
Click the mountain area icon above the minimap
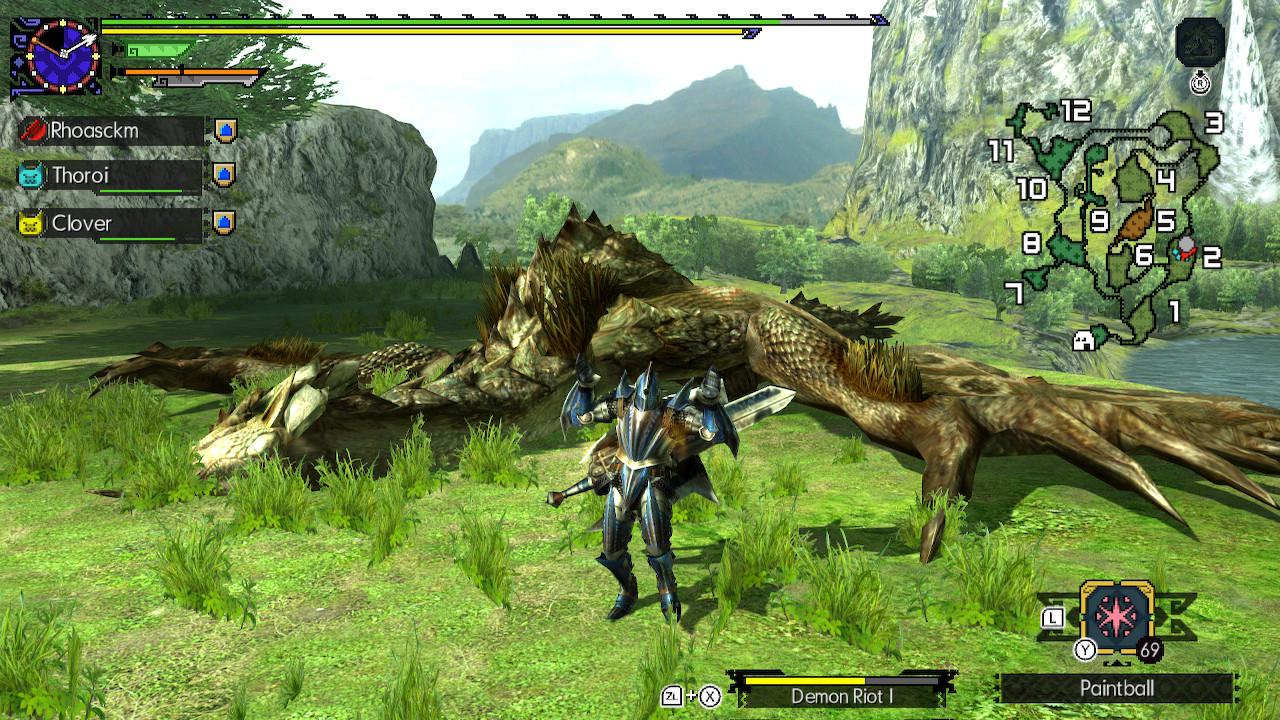1200,42
